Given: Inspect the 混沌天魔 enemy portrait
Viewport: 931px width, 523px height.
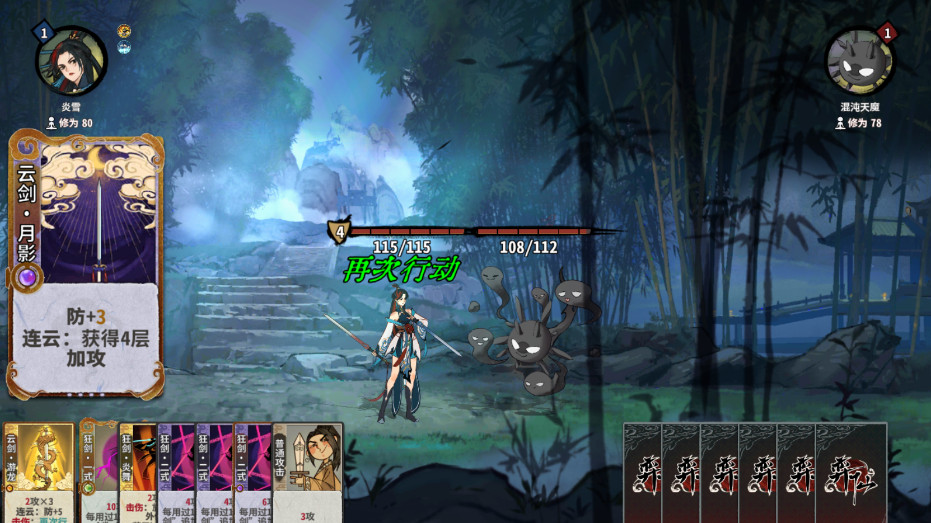Looking at the screenshot, I should point(859,61).
